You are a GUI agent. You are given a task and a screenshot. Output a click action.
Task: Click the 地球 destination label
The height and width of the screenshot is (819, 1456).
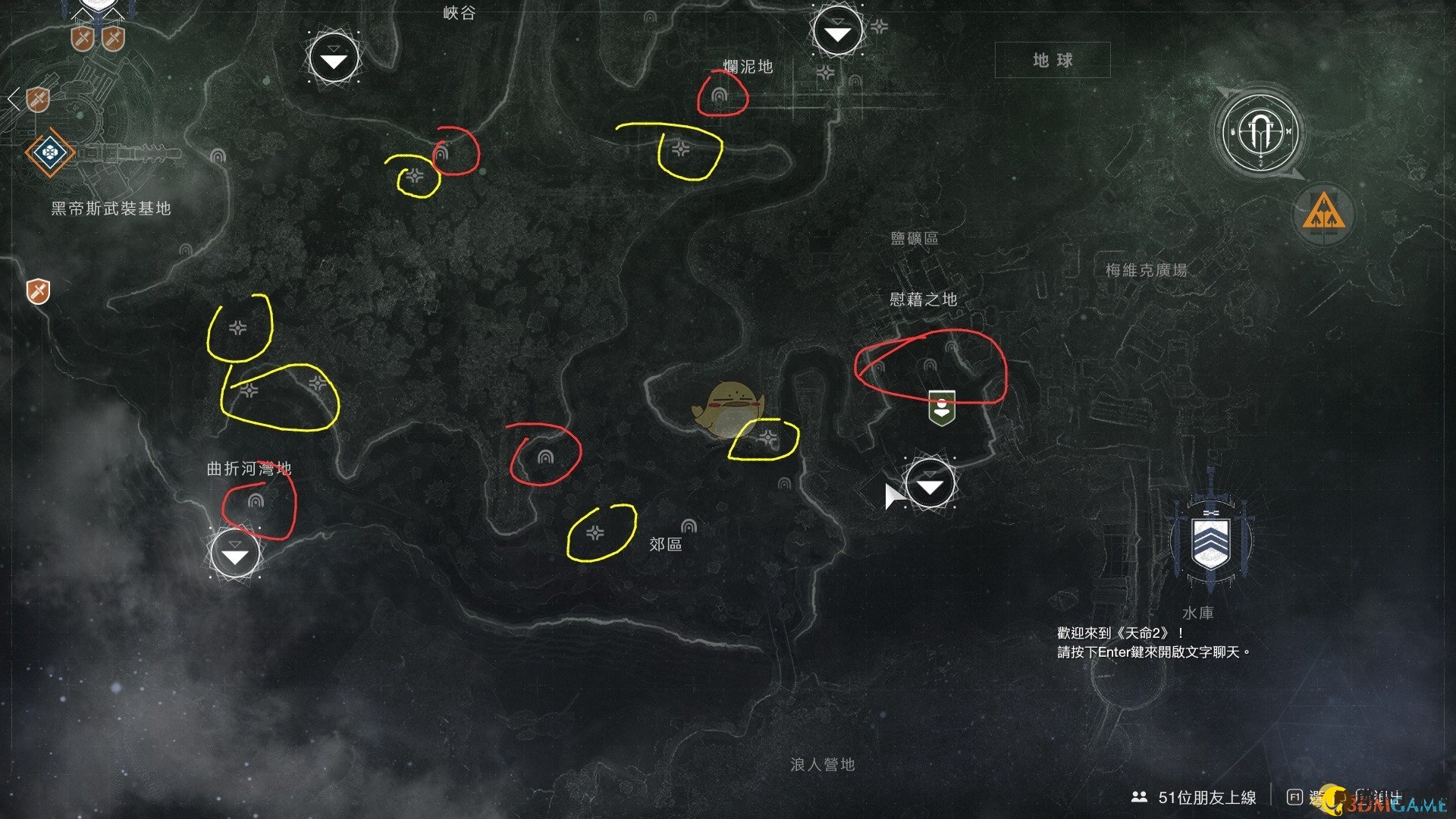coord(1053,61)
